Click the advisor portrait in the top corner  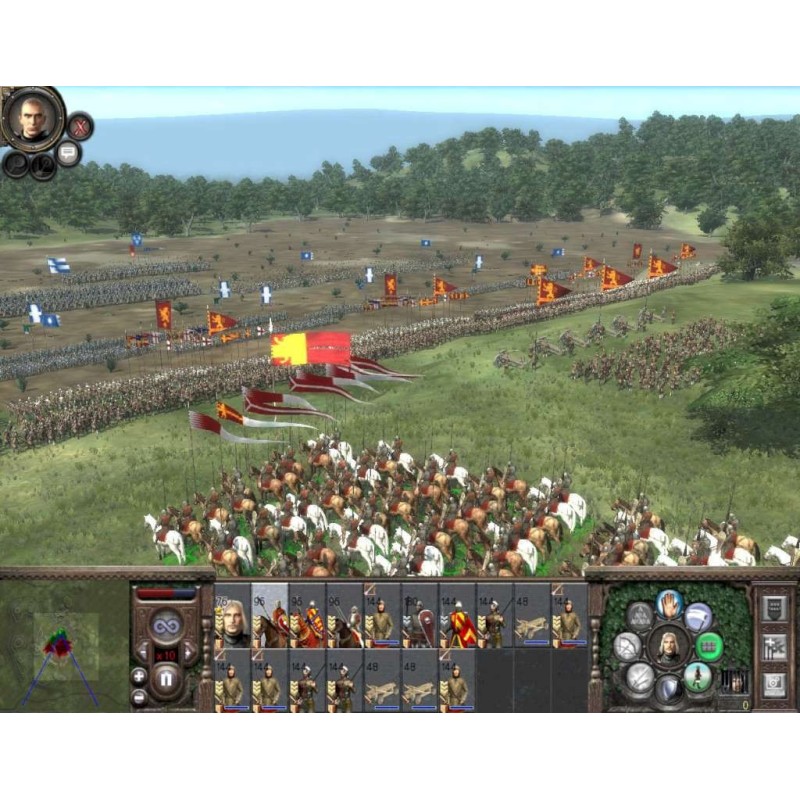(31, 118)
